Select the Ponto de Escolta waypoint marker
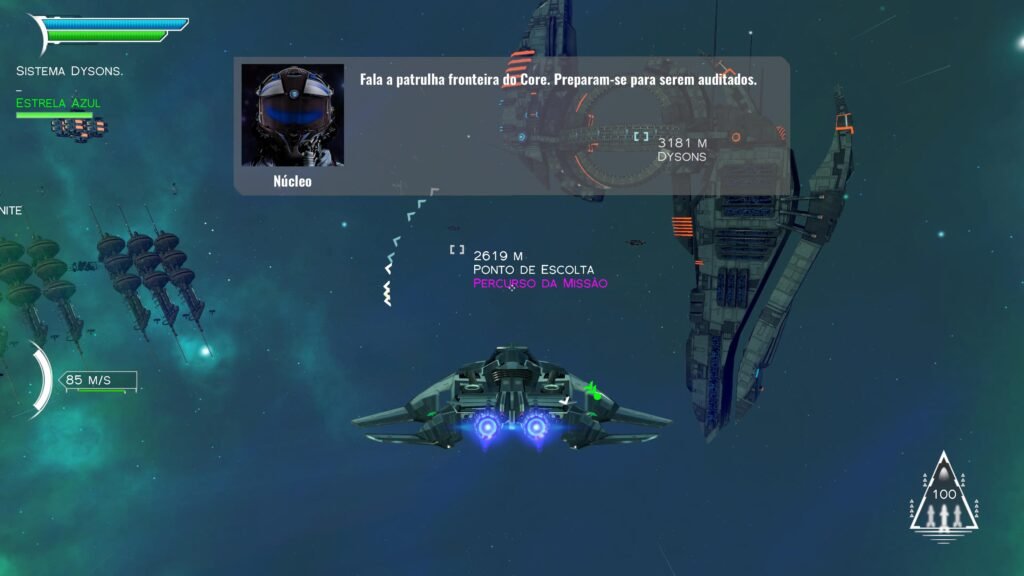The image size is (1024, 576). click(457, 250)
